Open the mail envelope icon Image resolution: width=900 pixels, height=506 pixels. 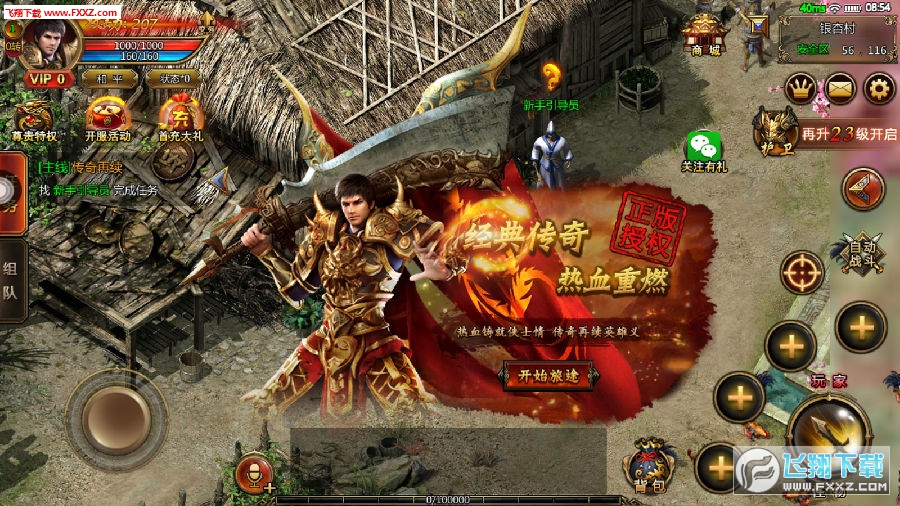840,90
